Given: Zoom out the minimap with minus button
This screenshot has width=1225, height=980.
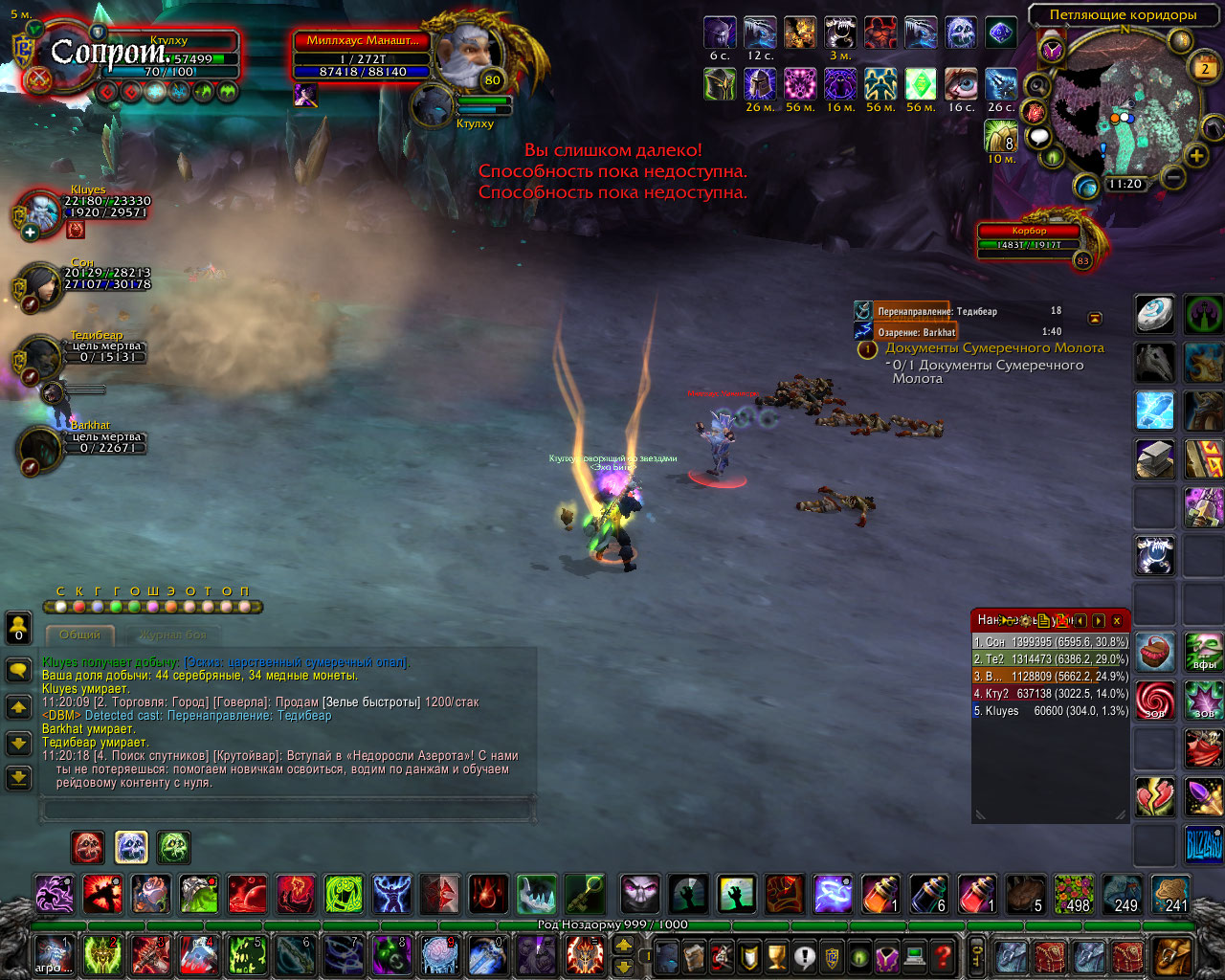Looking at the screenshot, I should coord(1172,177).
